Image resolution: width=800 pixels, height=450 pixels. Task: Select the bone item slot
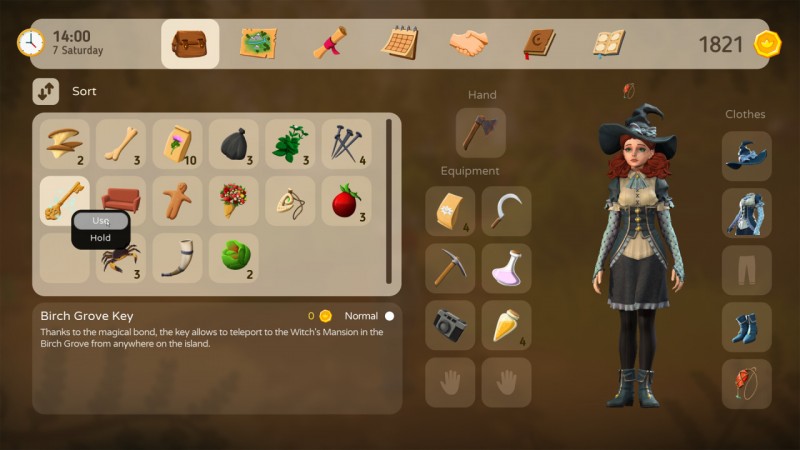(121, 145)
